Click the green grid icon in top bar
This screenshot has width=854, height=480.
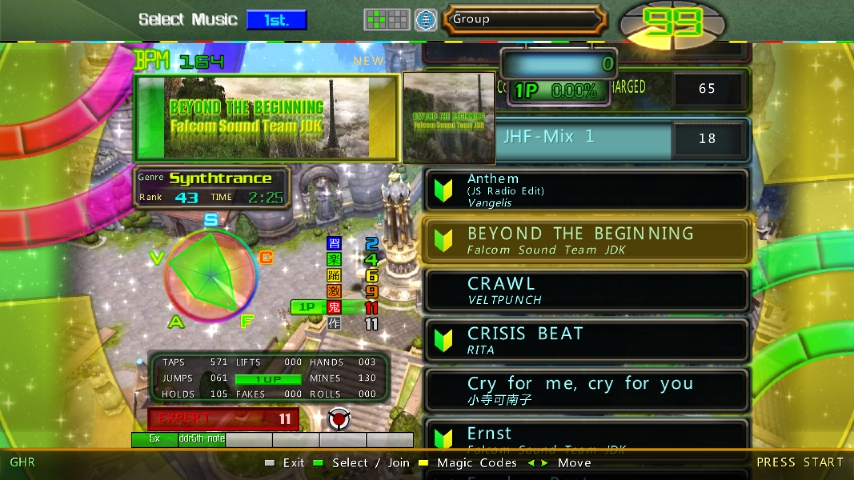point(386,19)
